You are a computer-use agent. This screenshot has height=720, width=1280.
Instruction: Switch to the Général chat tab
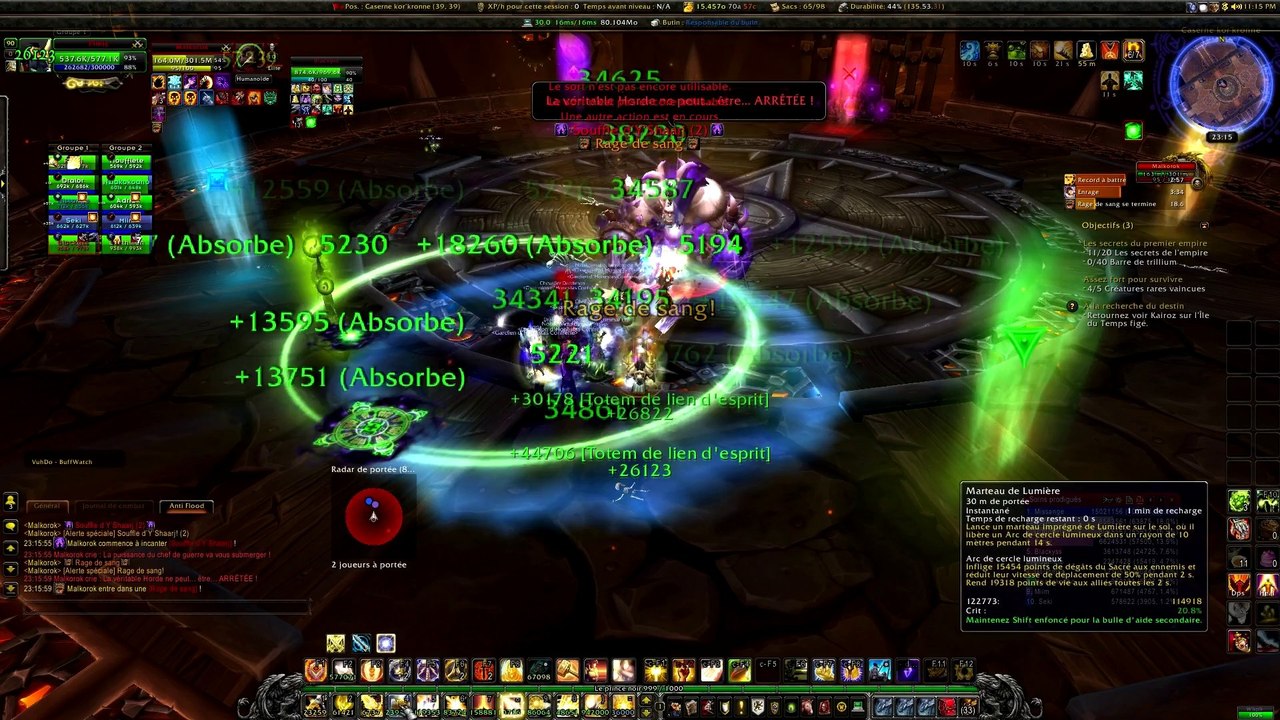point(46,506)
